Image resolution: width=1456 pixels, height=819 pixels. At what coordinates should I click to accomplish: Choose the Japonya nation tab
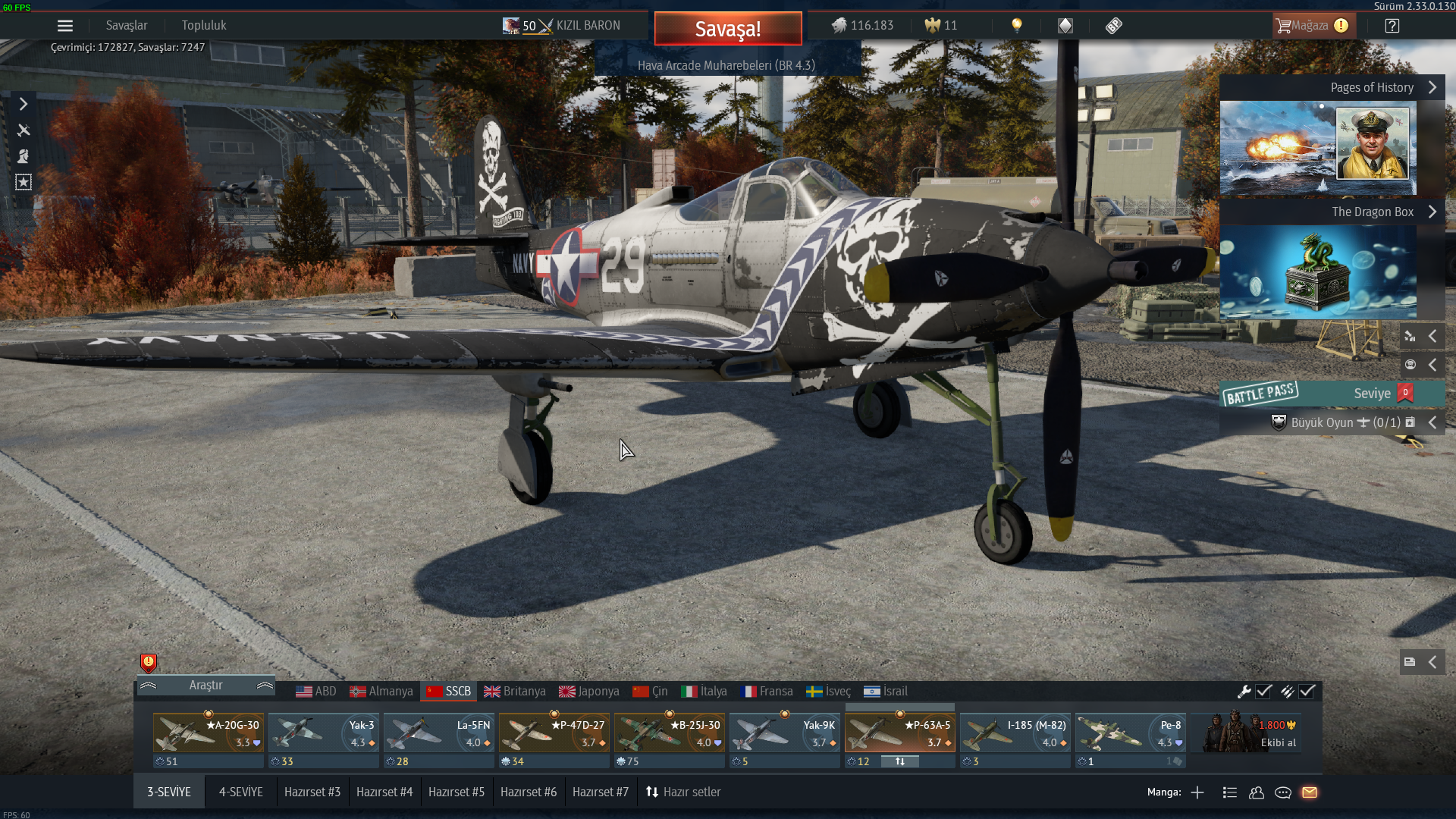click(589, 692)
